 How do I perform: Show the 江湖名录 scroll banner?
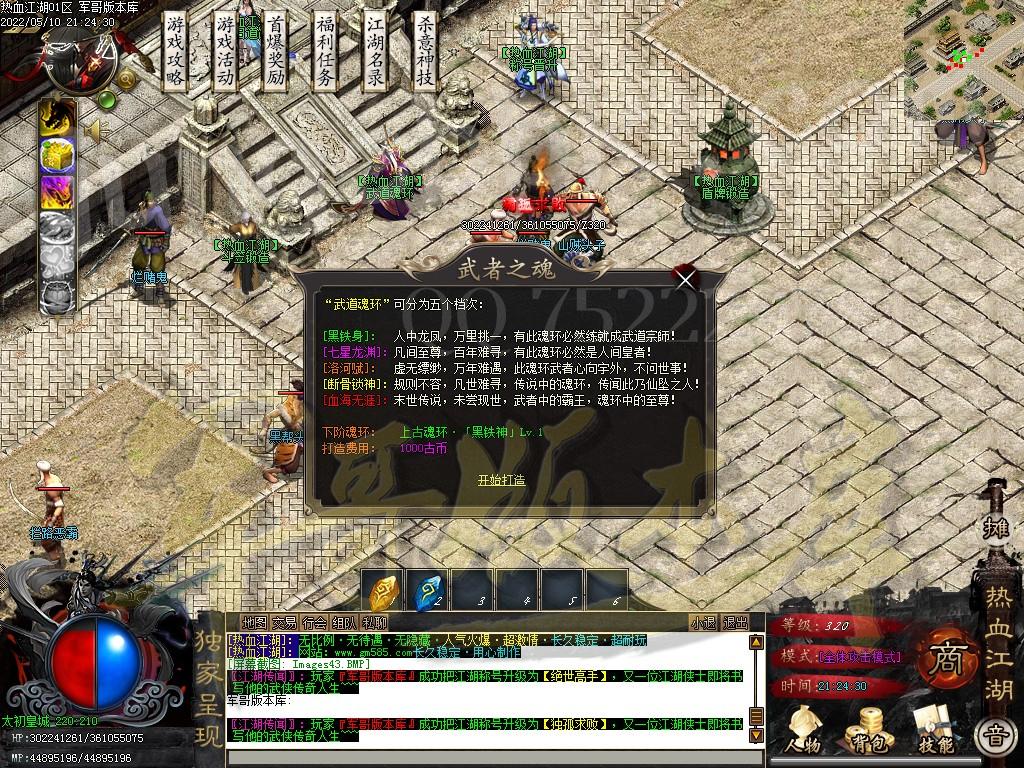coord(375,50)
